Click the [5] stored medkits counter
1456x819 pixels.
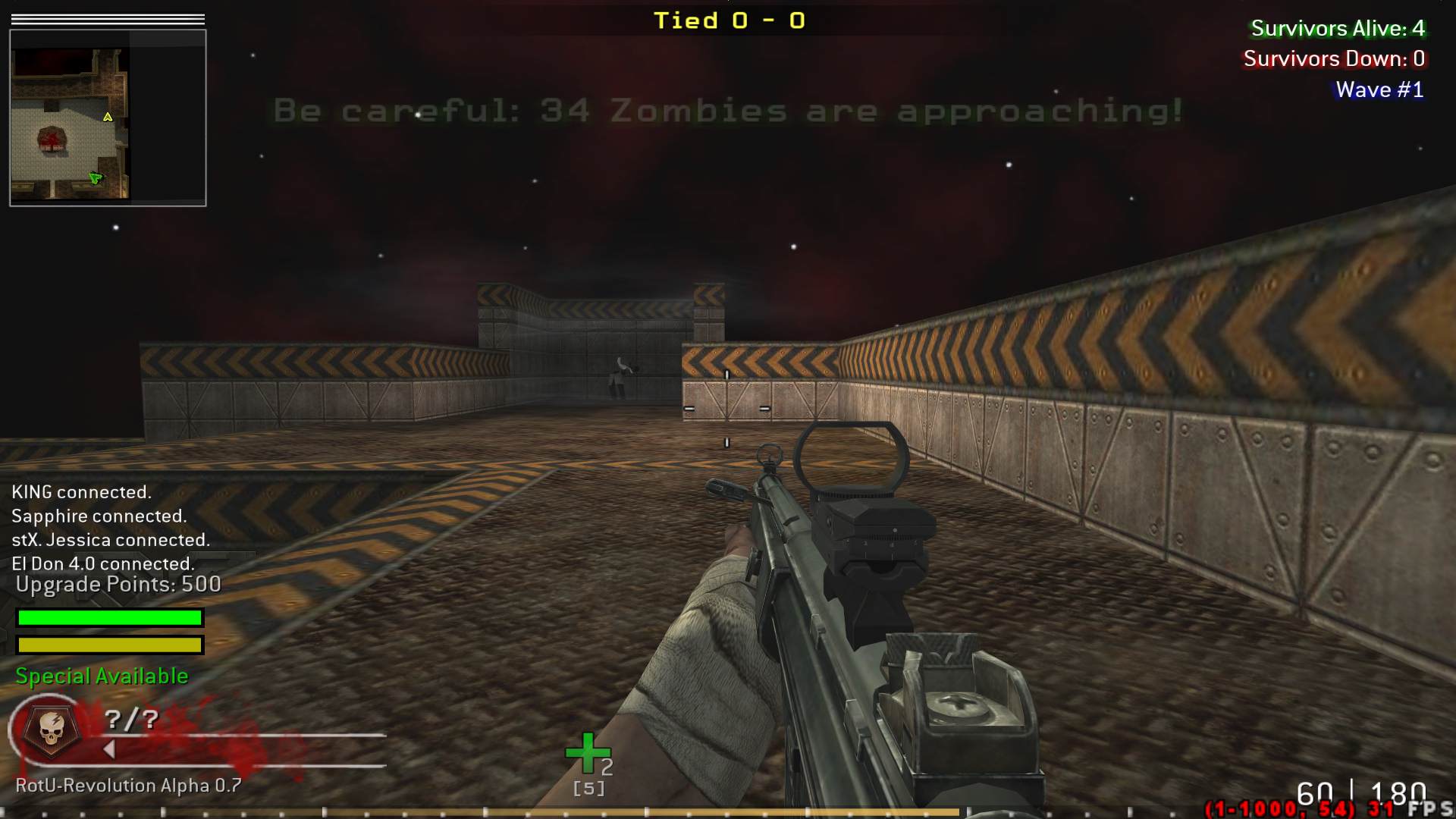tap(588, 788)
